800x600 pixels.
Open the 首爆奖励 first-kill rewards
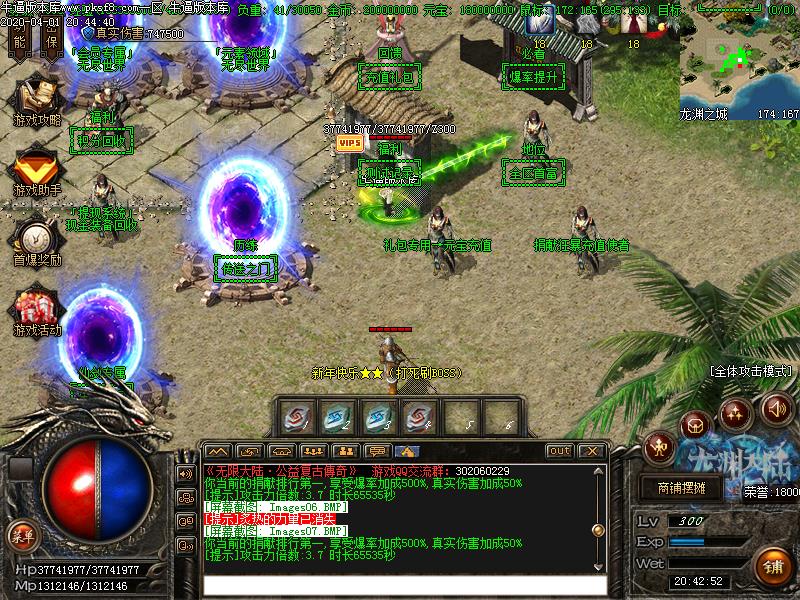[x=36, y=238]
